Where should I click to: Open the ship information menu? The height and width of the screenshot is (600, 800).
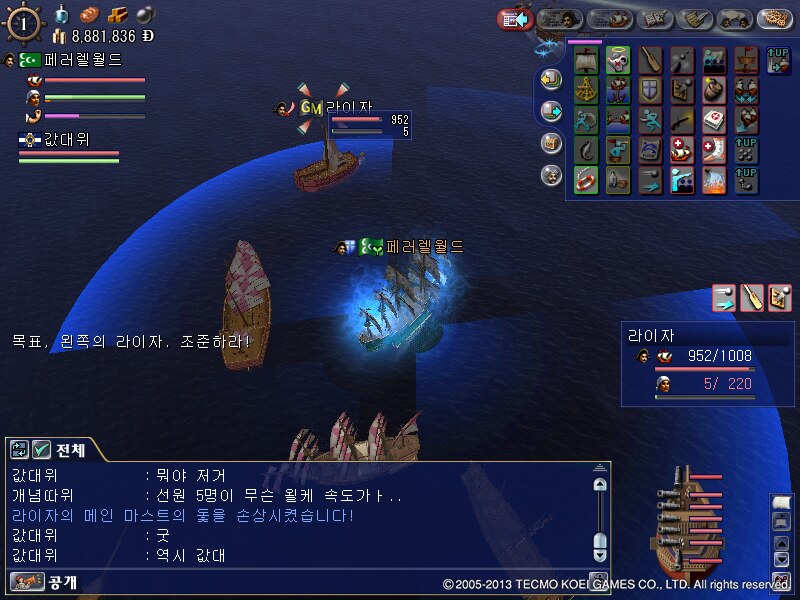coord(607,18)
